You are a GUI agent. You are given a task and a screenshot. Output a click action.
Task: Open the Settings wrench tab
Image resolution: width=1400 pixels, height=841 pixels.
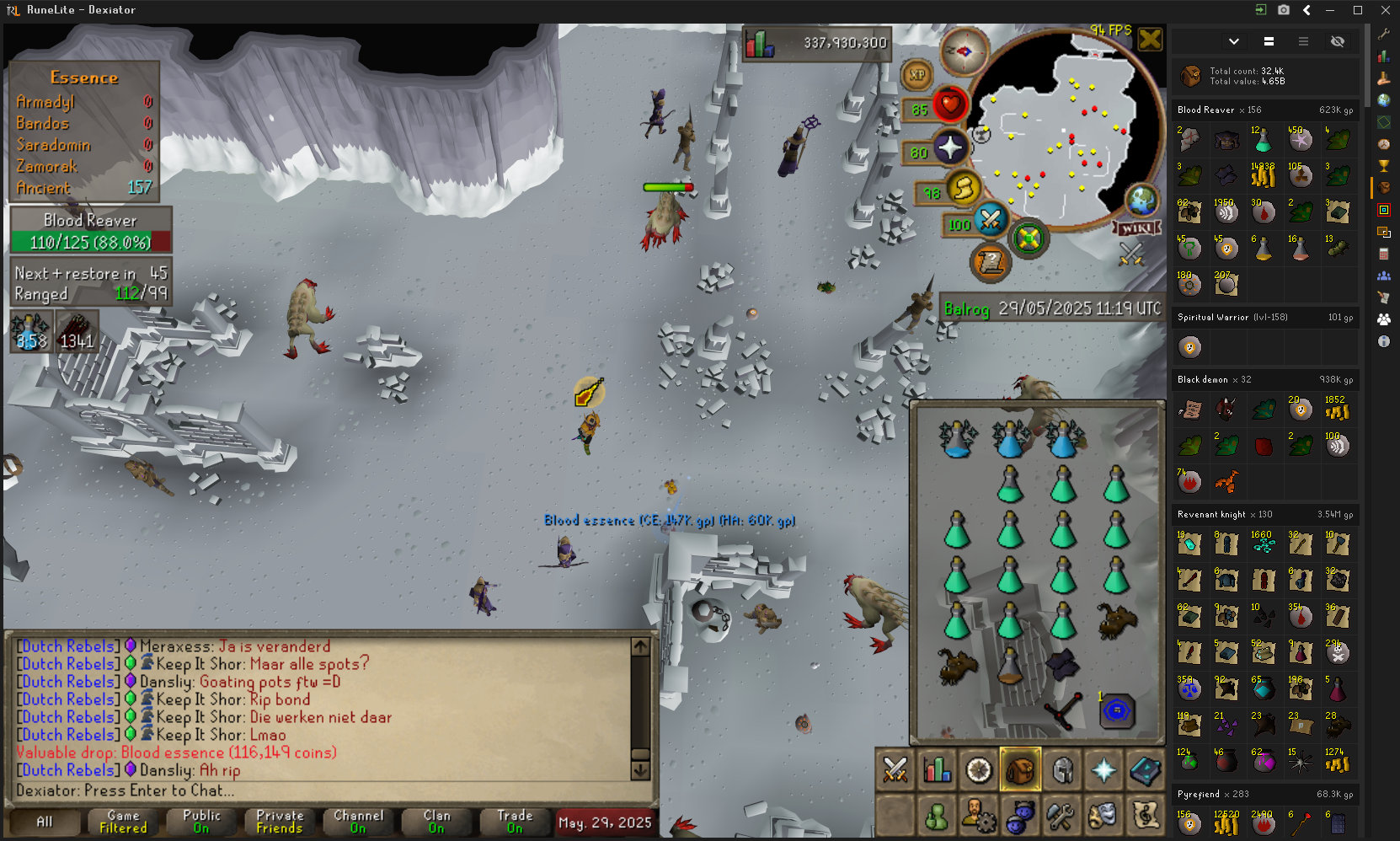(1061, 816)
